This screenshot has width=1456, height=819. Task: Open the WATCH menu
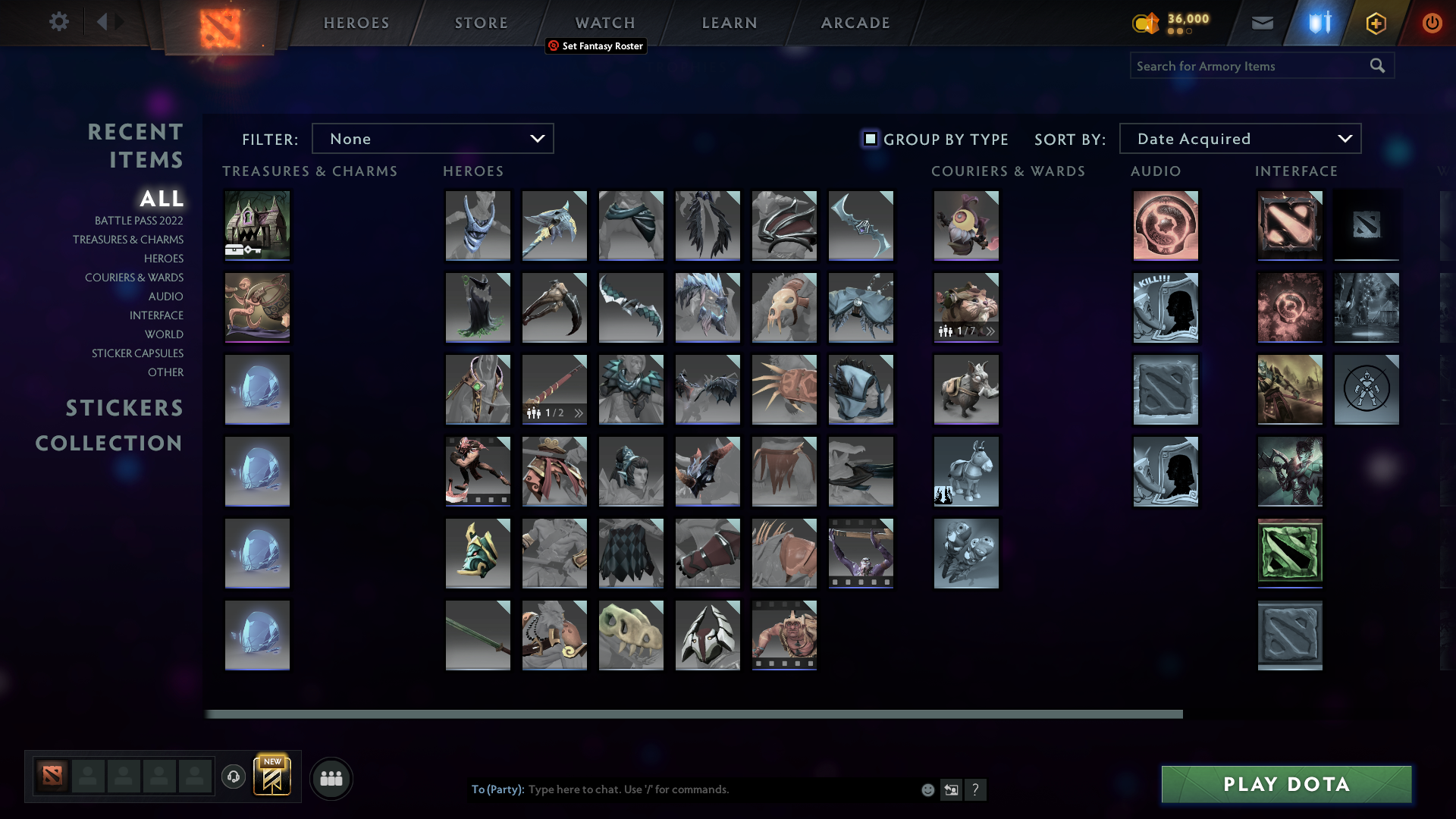604,23
